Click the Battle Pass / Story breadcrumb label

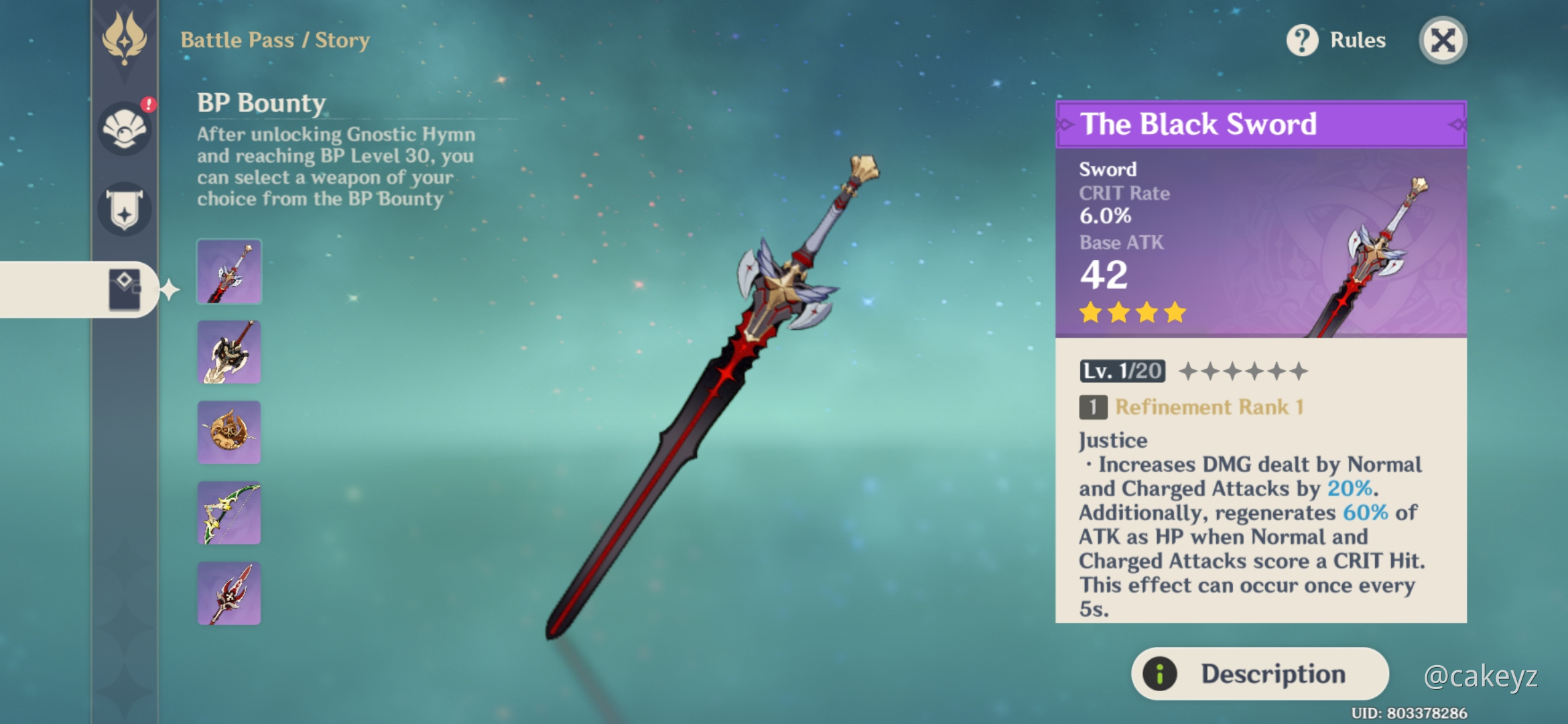[x=275, y=40]
